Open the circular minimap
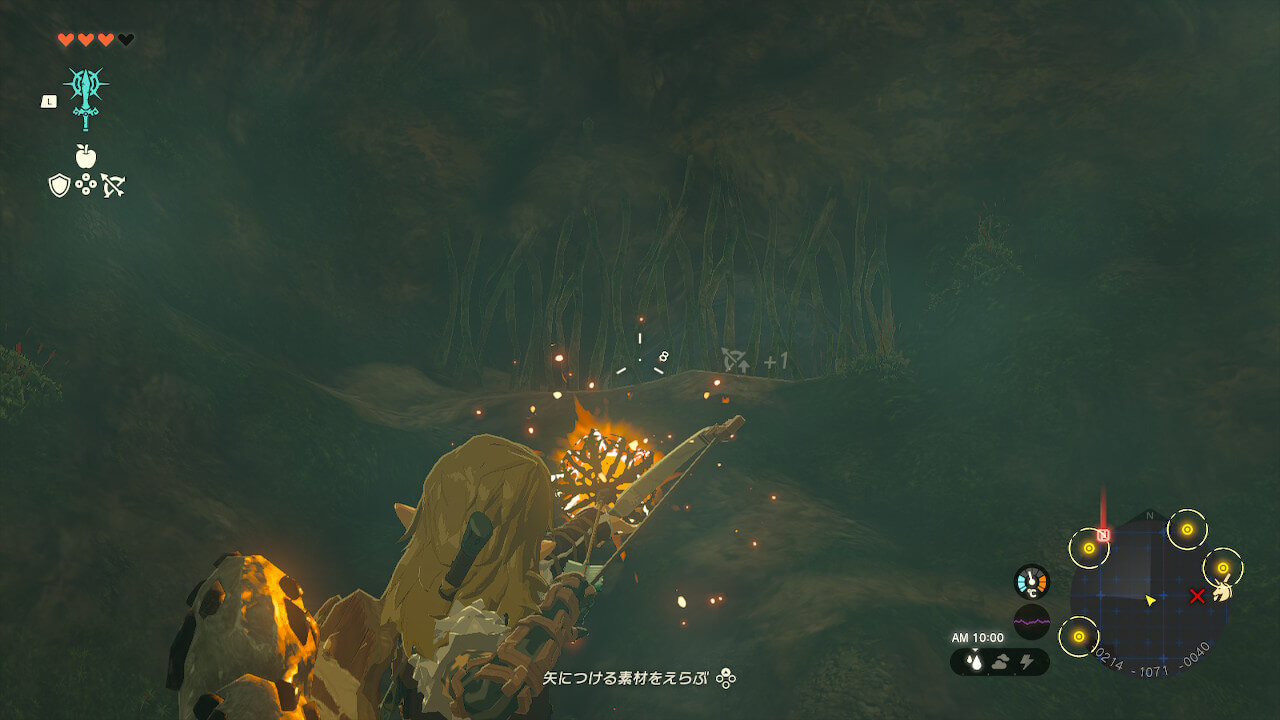The width and height of the screenshot is (1280, 720). [x=1149, y=597]
